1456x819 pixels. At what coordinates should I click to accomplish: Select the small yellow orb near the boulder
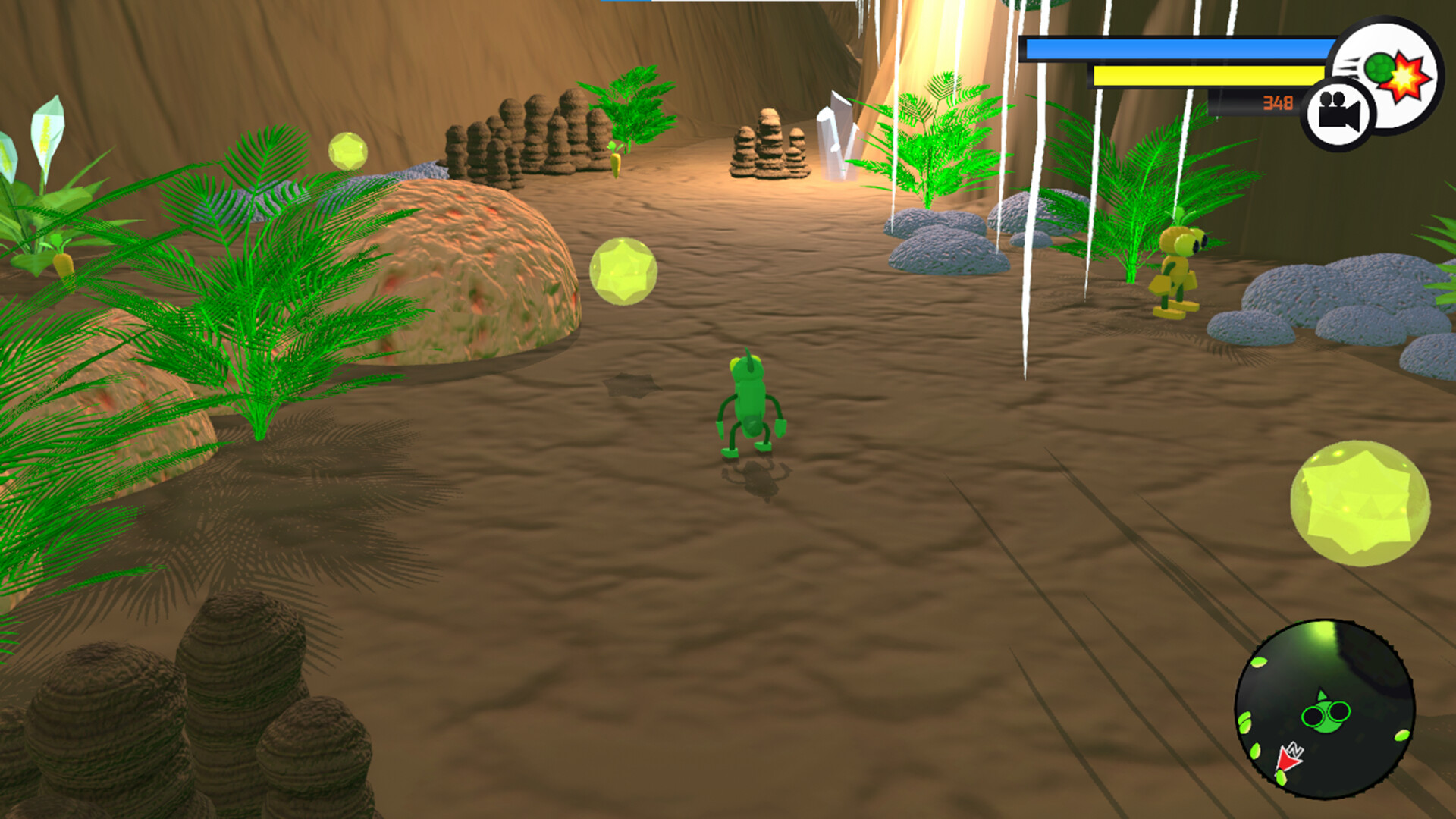347,150
